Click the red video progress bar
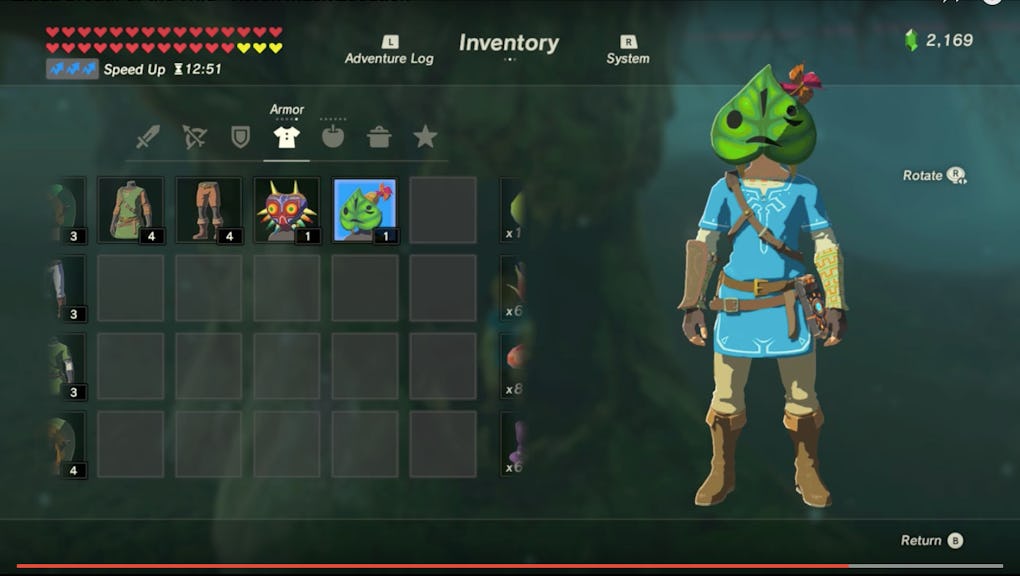Viewport: 1020px width, 576px height. pos(400,566)
